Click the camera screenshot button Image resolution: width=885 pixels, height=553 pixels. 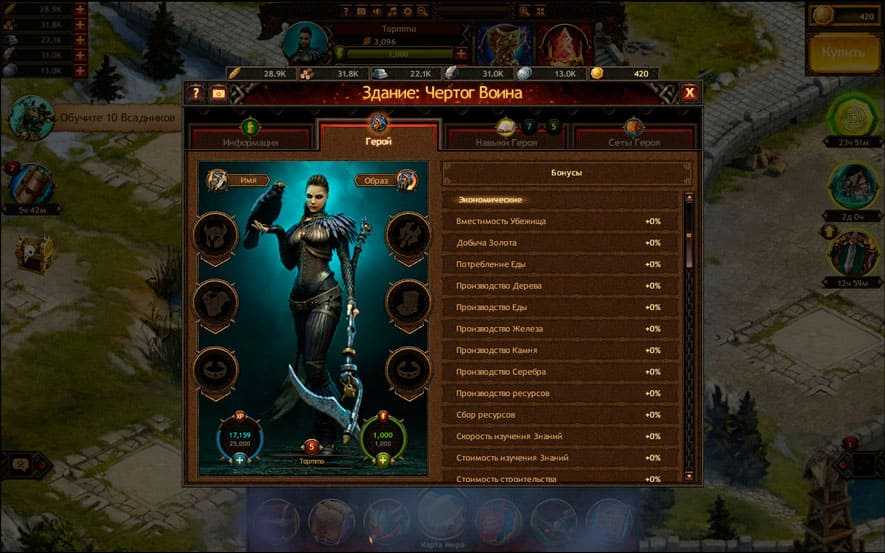click(218, 93)
